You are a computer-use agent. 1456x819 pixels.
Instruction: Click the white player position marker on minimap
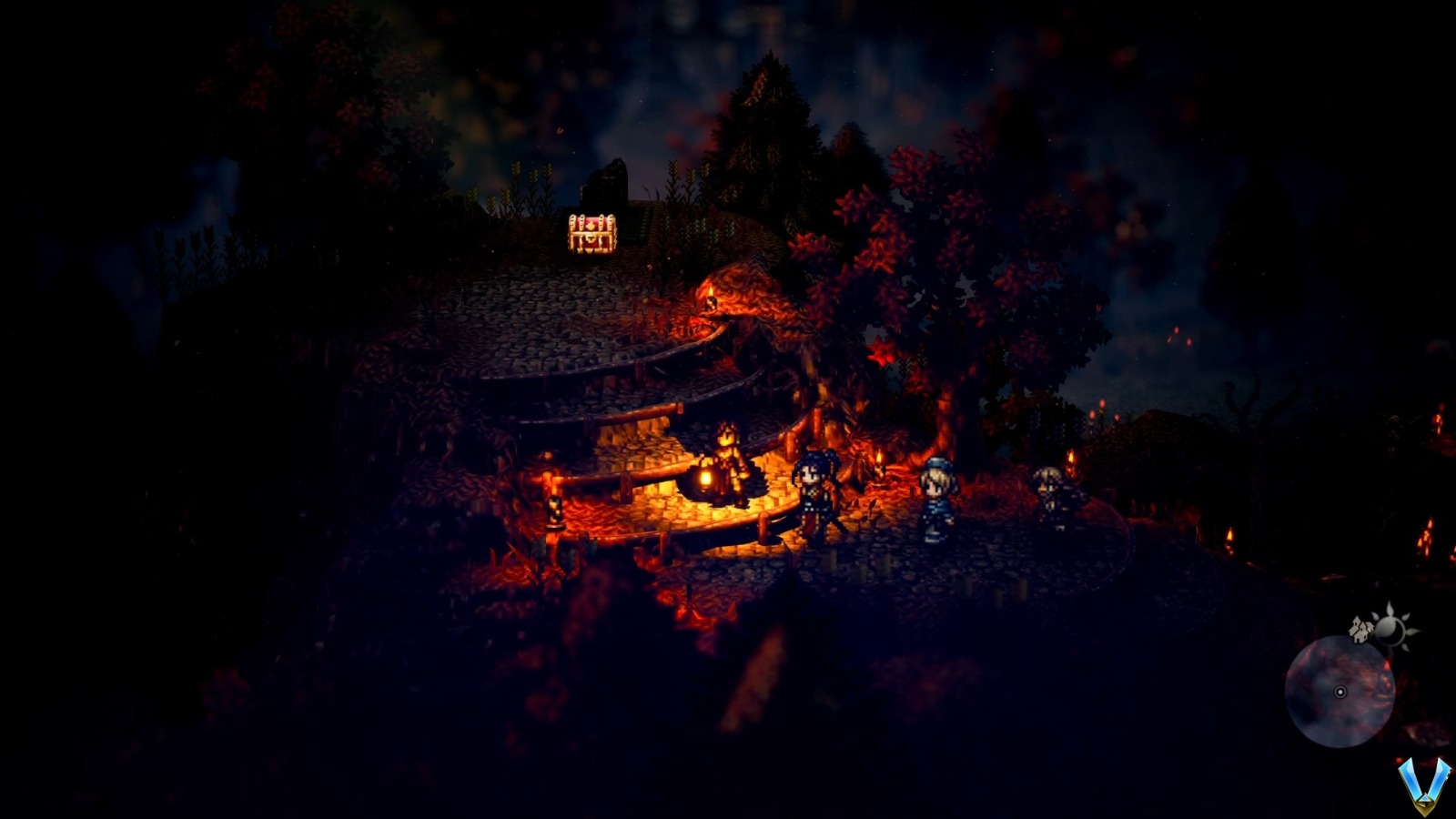[x=1340, y=692]
